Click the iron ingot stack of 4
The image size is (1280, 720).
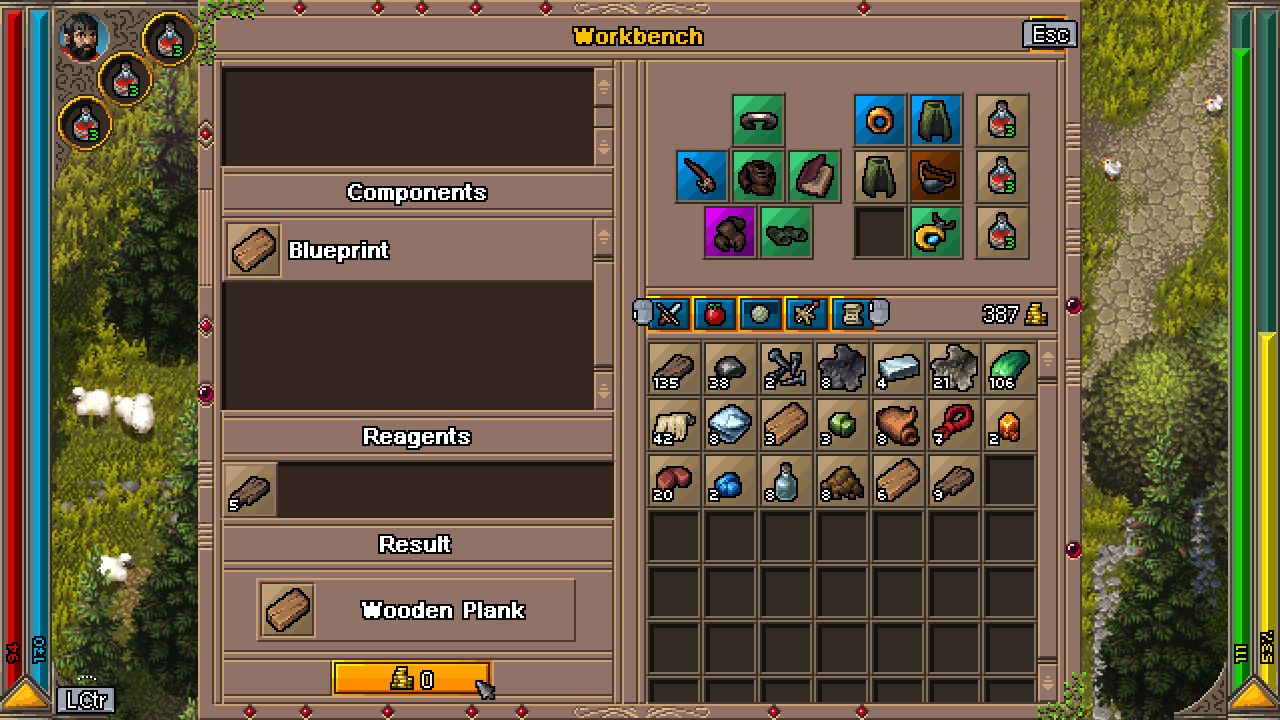(897, 368)
